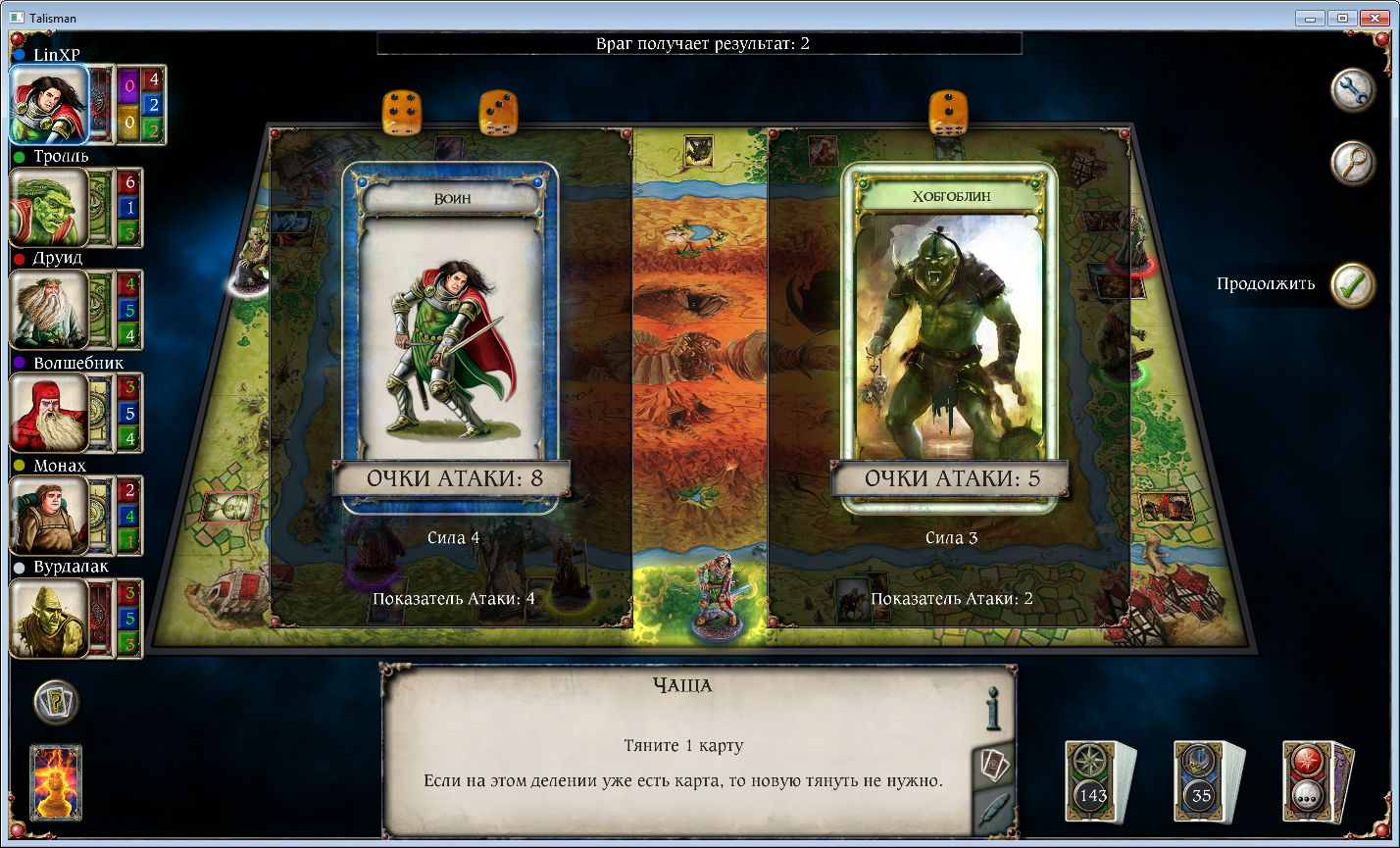This screenshot has height=848, width=1400.
Task: View the glowing golden figure card
Action: coord(56,782)
